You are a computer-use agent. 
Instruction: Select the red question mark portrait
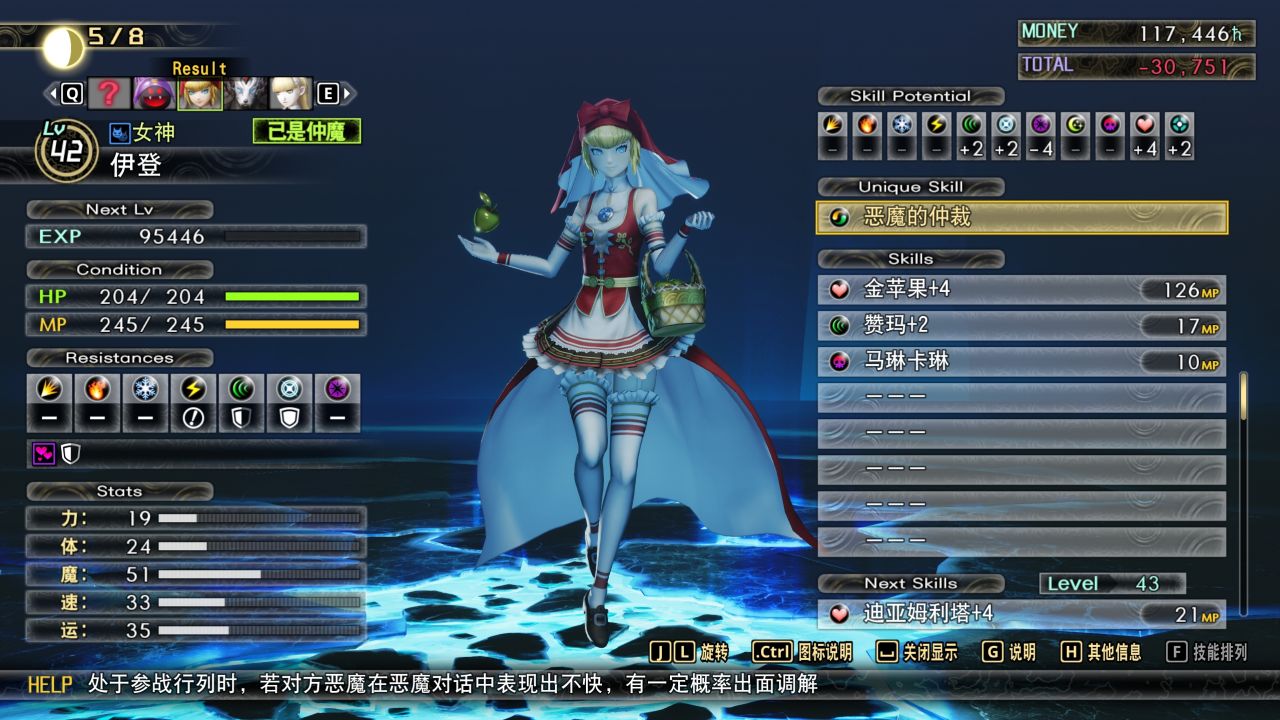[x=110, y=94]
